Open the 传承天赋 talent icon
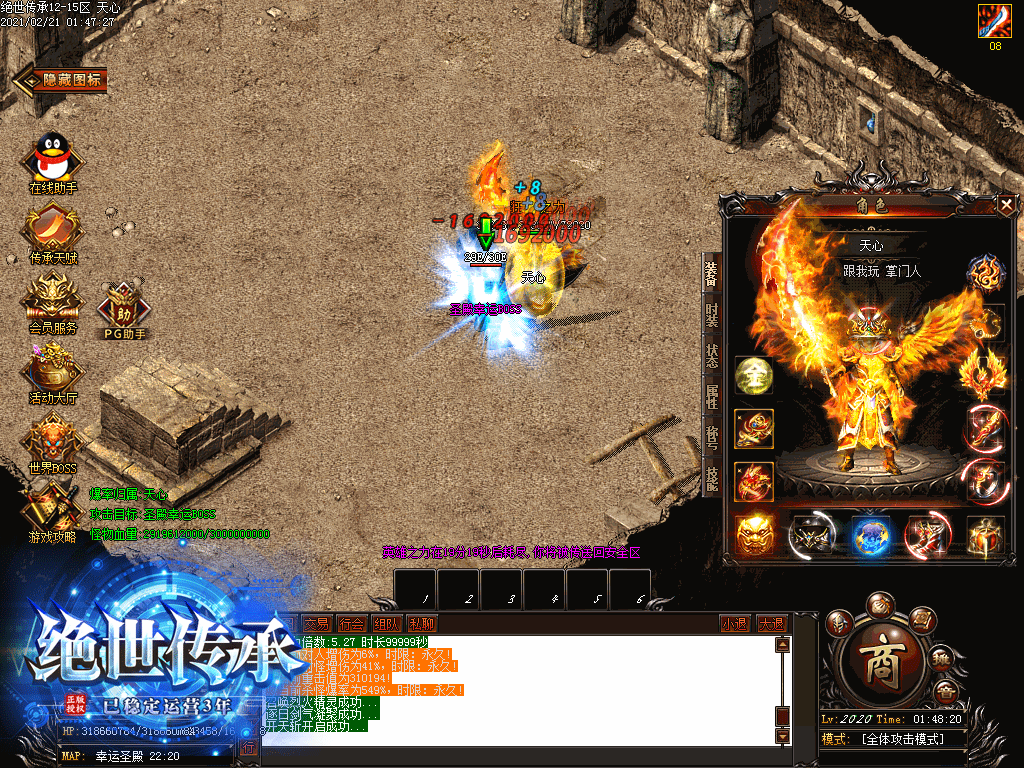1024x768 pixels. click(52, 230)
